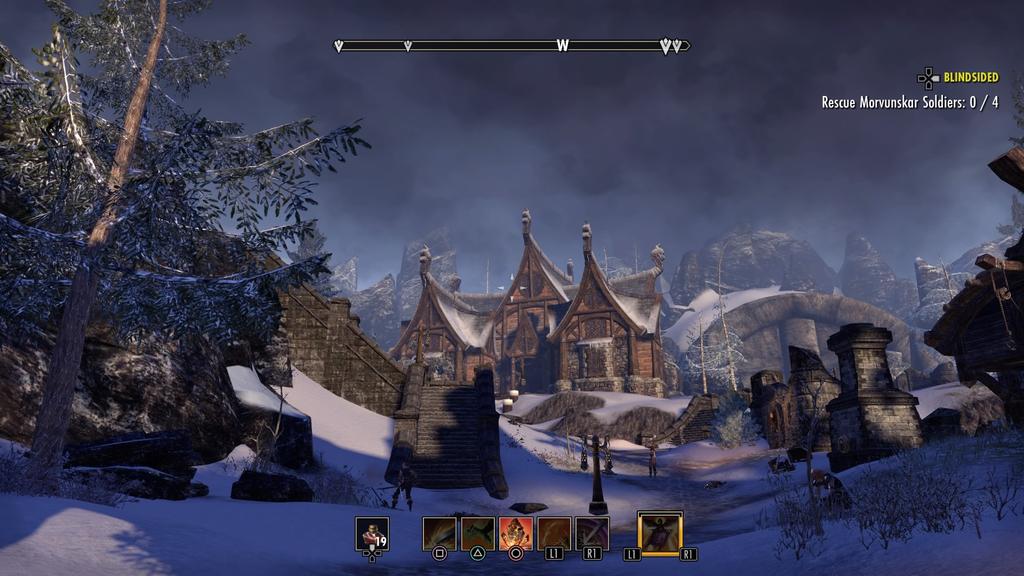This screenshot has height=576, width=1024.
Task: Use the second skill with the green creature icon
Action: [477, 533]
